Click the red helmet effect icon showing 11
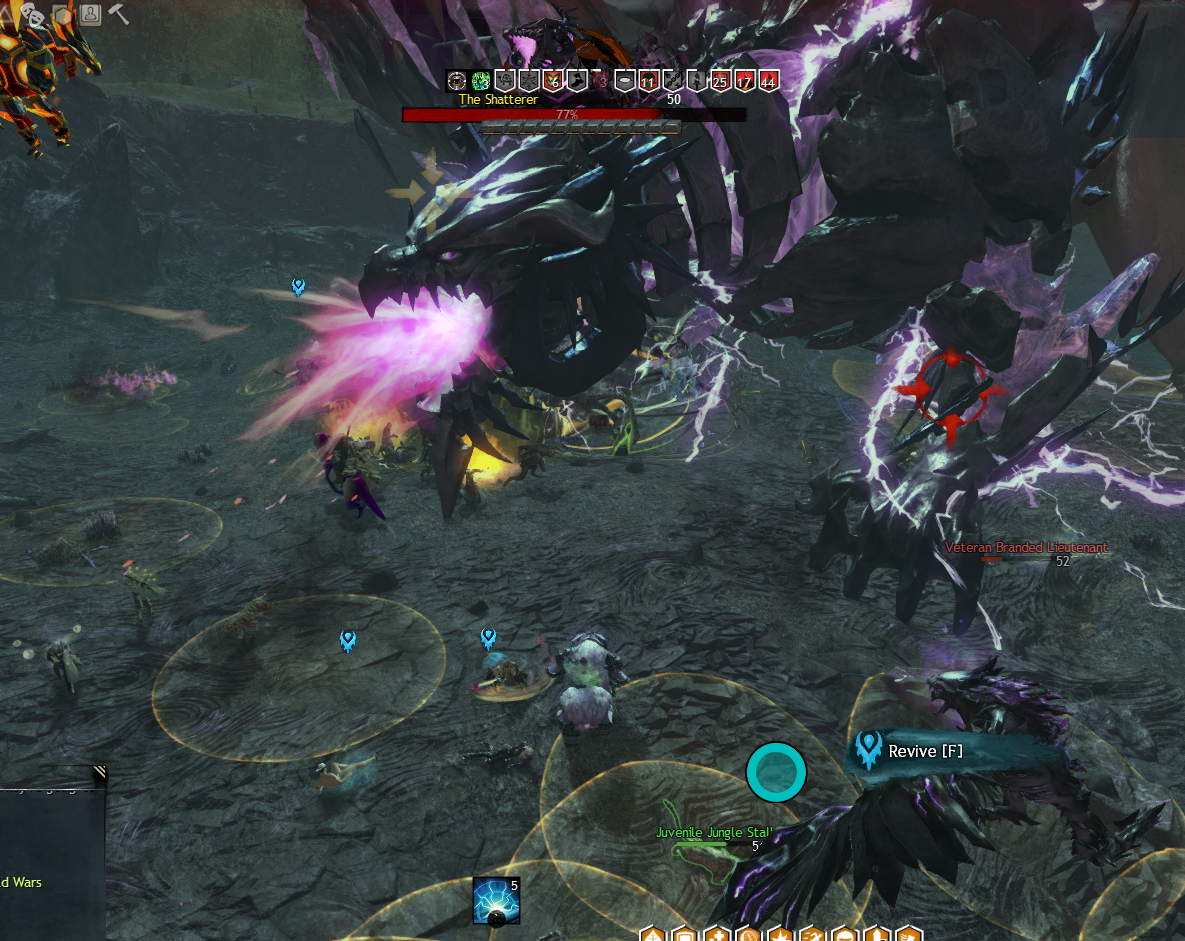The height and width of the screenshot is (941, 1185). point(648,81)
